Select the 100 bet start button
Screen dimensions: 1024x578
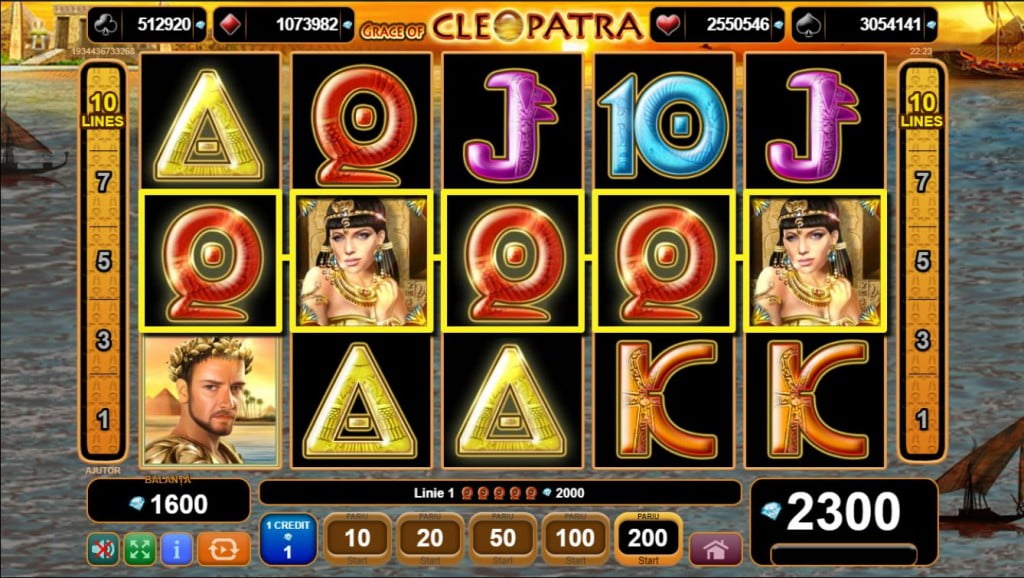coord(576,540)
